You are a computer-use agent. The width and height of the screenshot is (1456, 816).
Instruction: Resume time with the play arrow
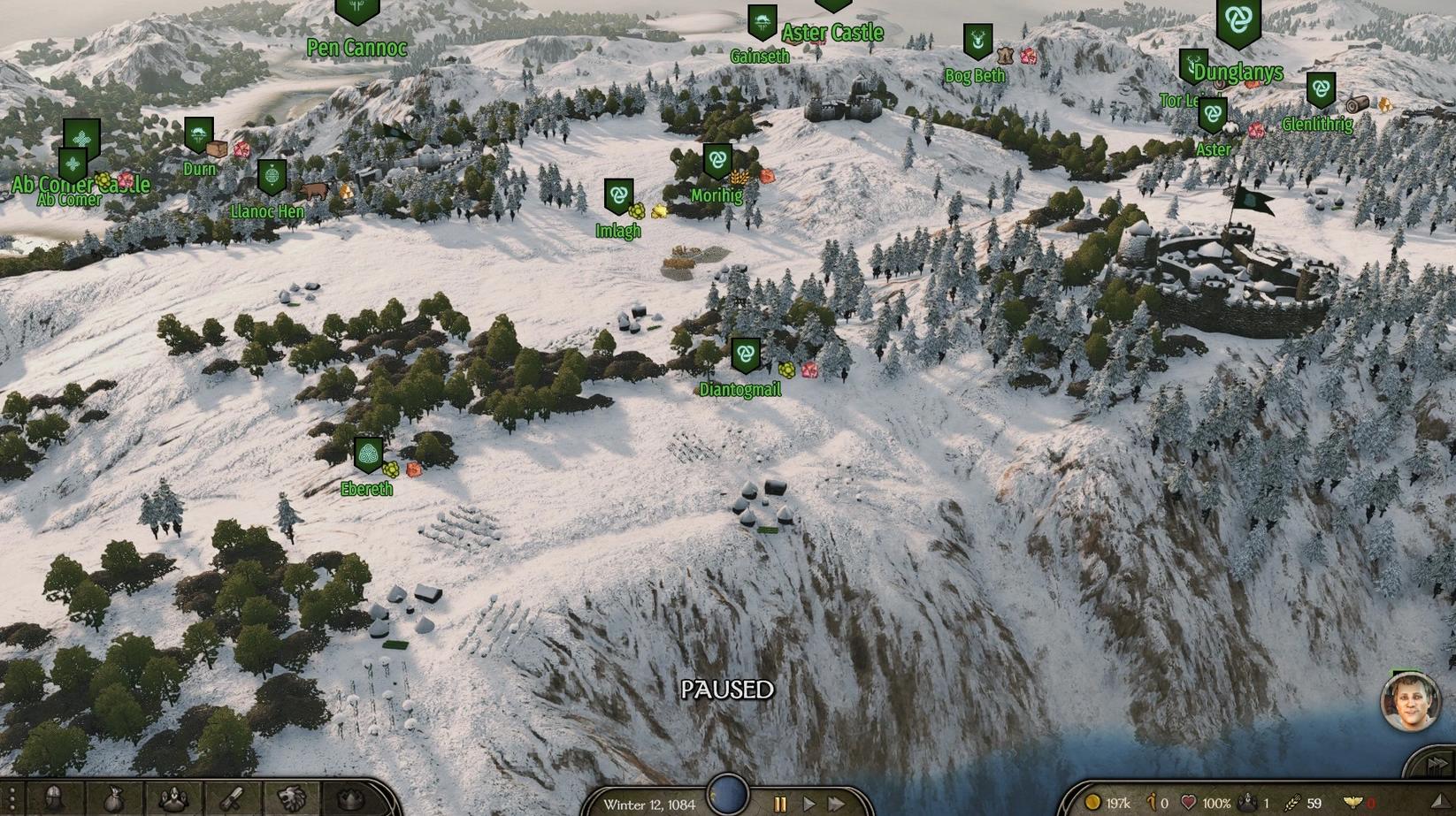click(x=808, y=804)
